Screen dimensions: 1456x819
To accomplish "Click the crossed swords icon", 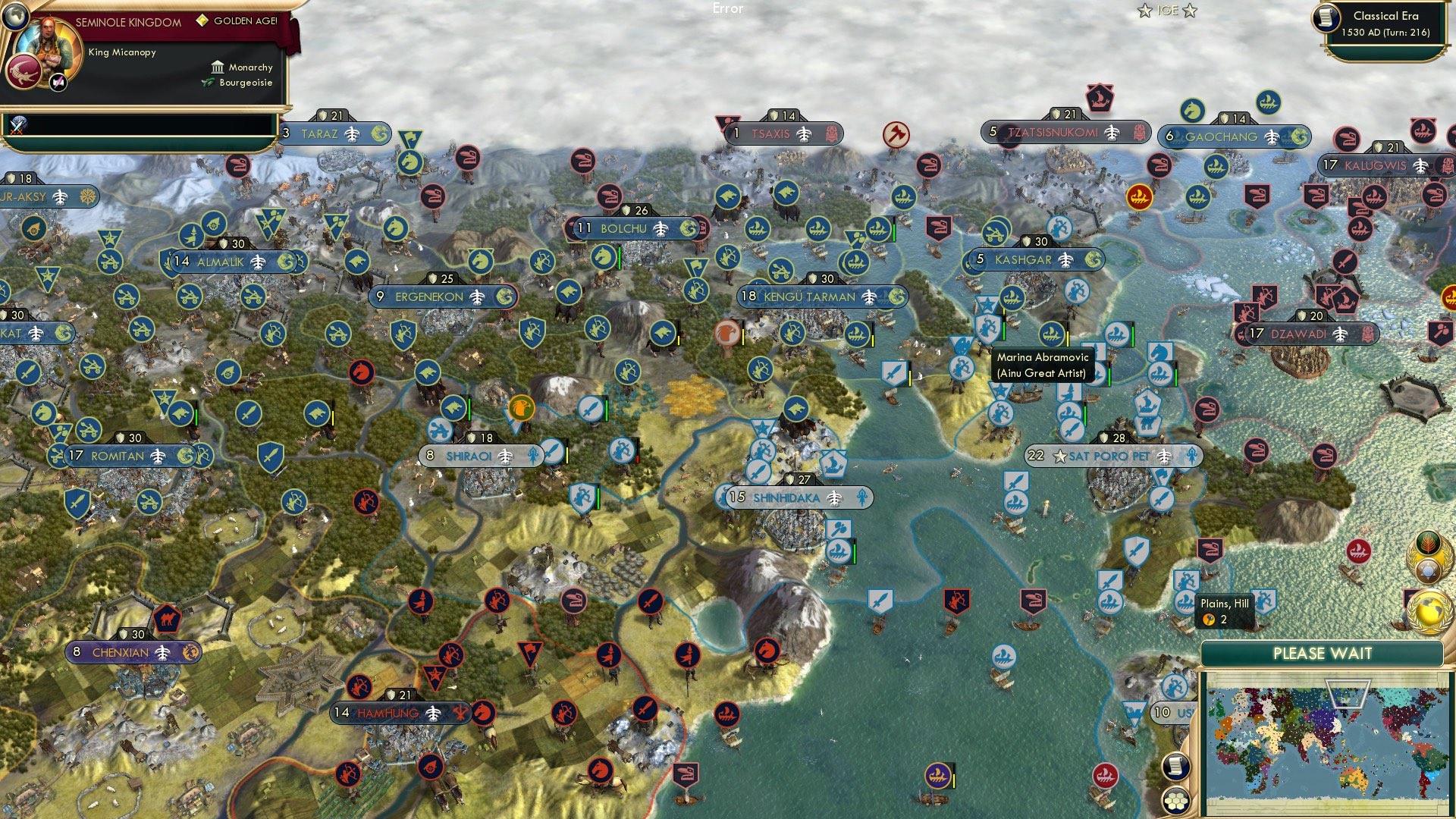I will 17,125.
